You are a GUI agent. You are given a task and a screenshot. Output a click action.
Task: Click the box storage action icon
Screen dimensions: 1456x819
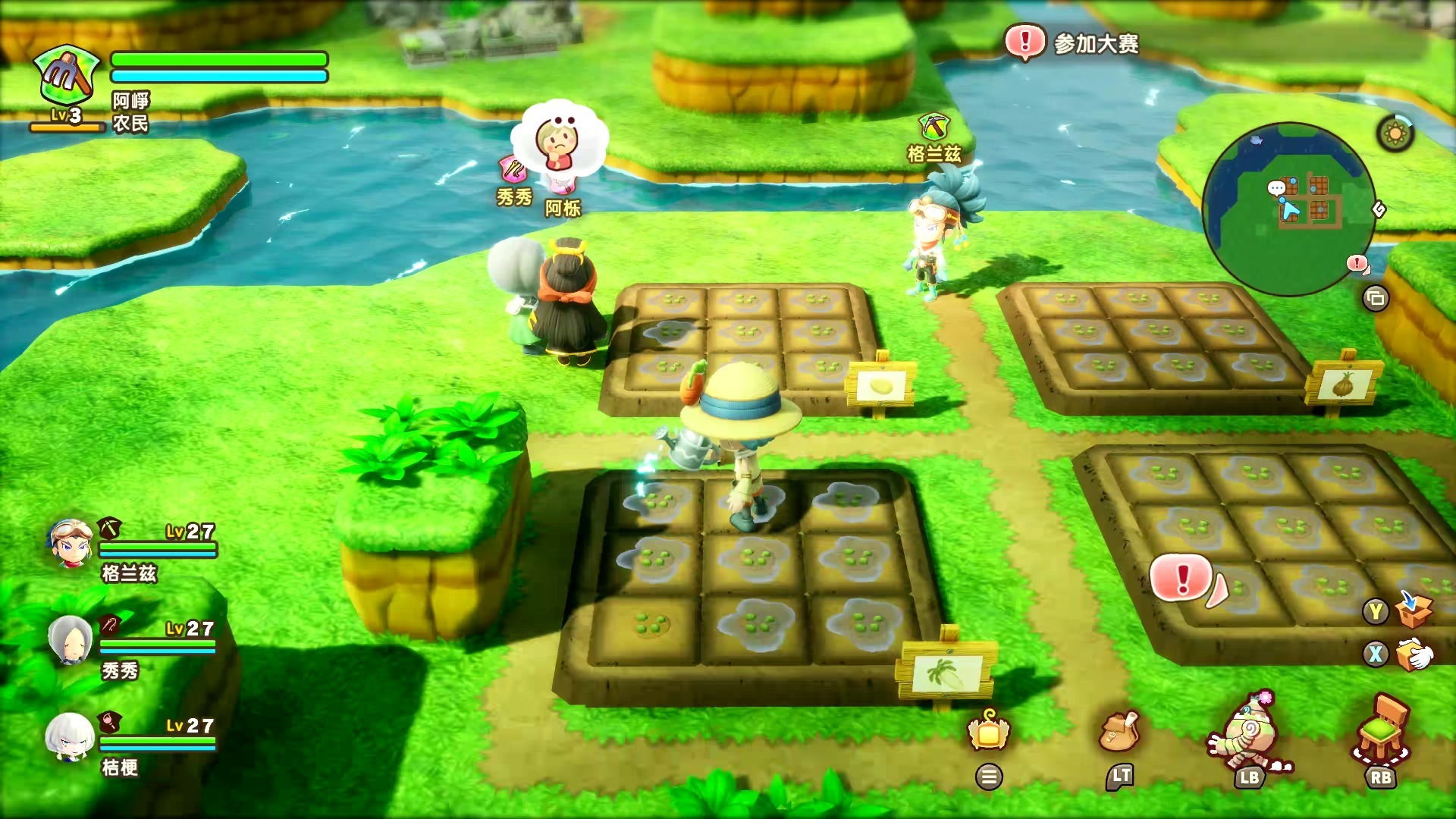pyautogui.click(x=1414, y=610)
